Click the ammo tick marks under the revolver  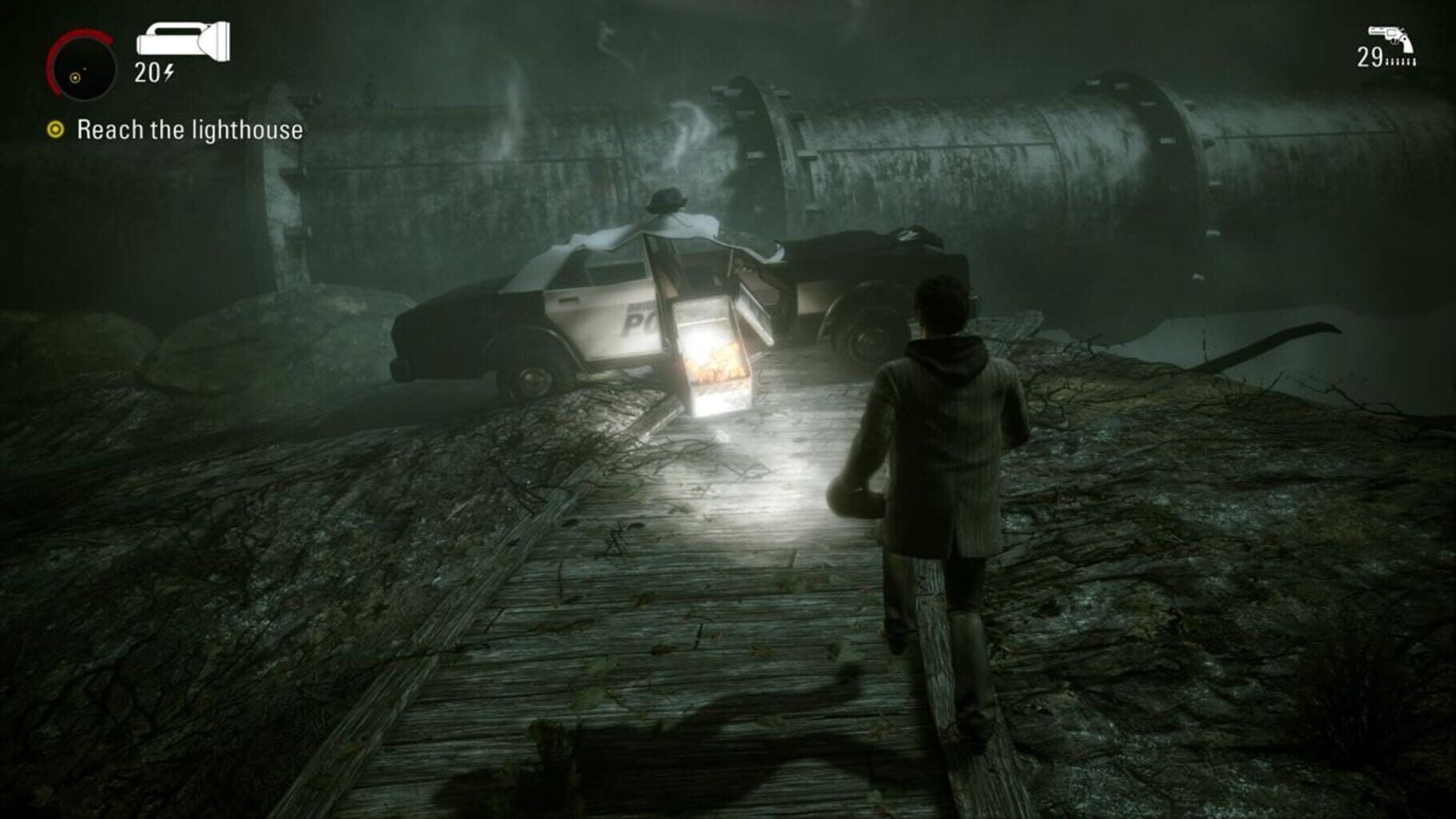(1402, 62)
